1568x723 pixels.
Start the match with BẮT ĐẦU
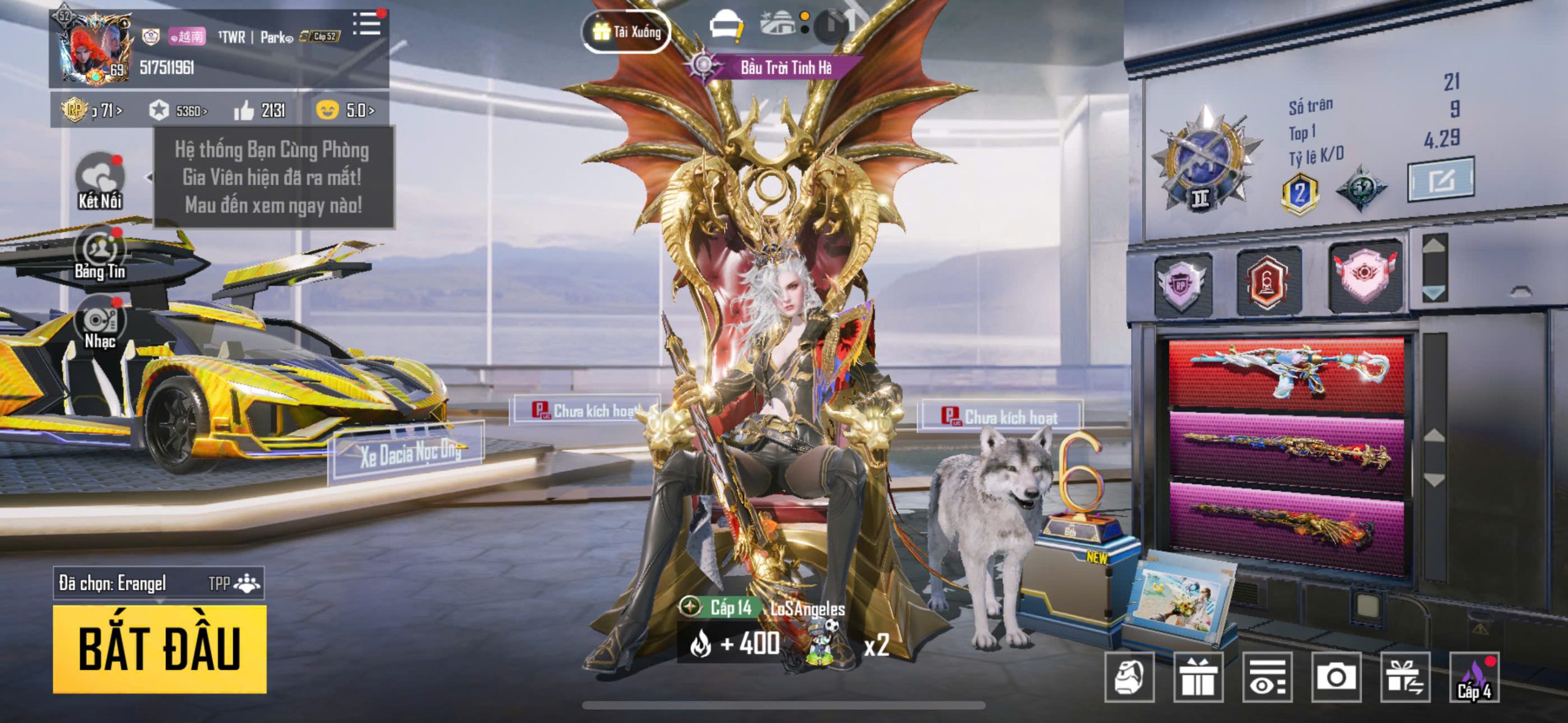pyautogui.click(x=159, y=649)
